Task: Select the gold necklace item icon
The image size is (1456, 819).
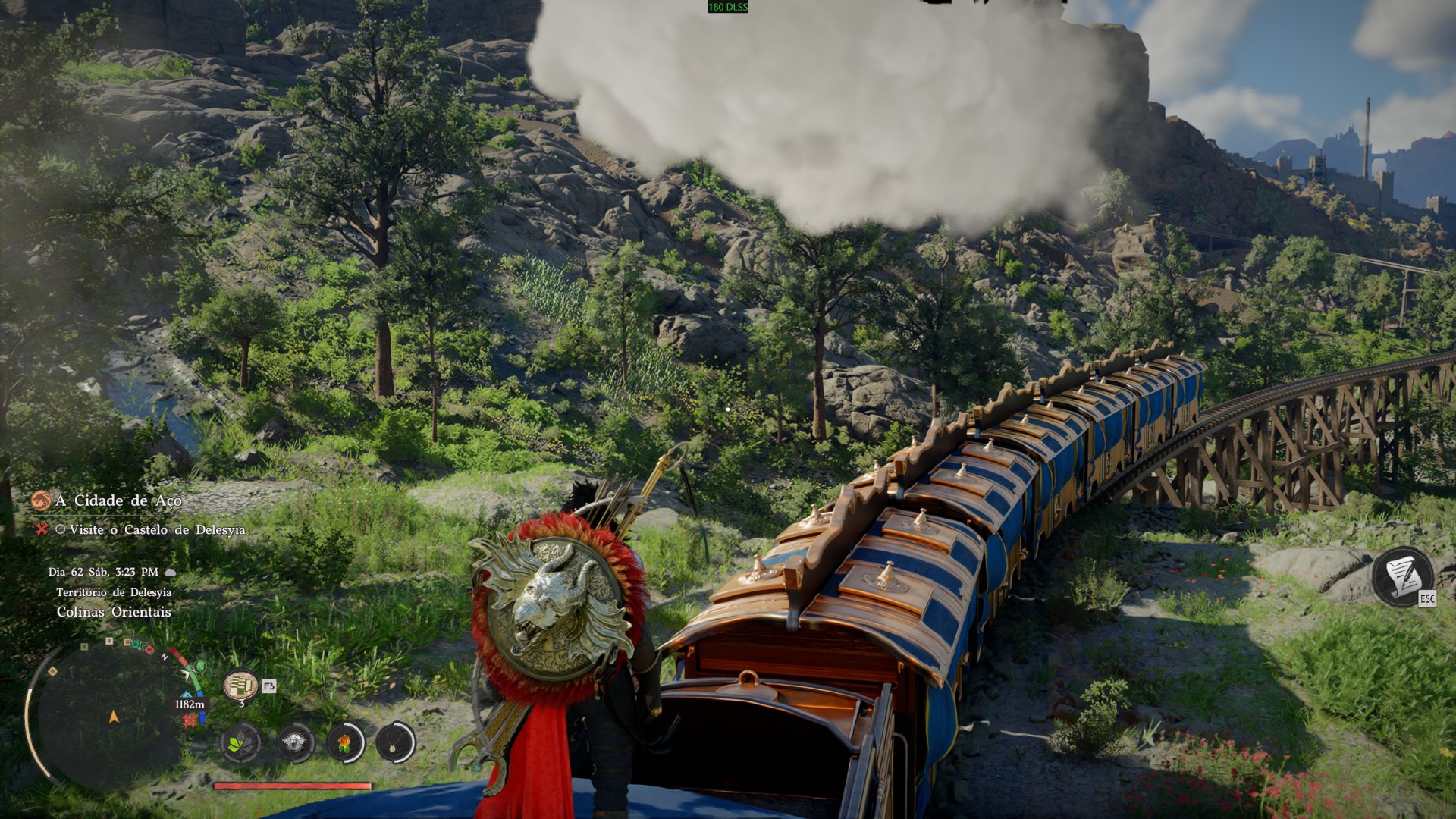Action: click(x=395, y=742)
